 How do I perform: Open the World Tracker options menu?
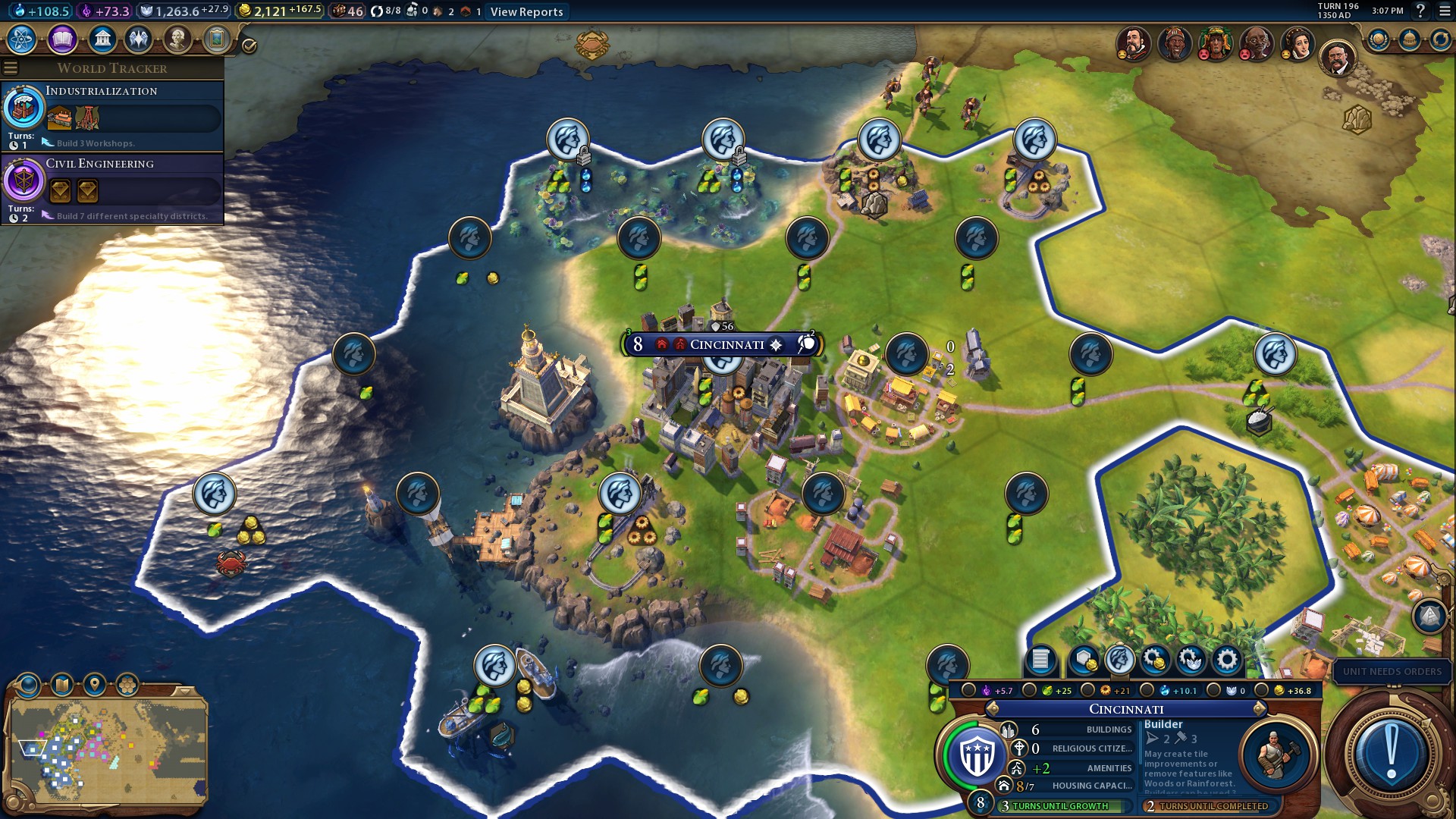pyautogui.click(x=11, y=68)
